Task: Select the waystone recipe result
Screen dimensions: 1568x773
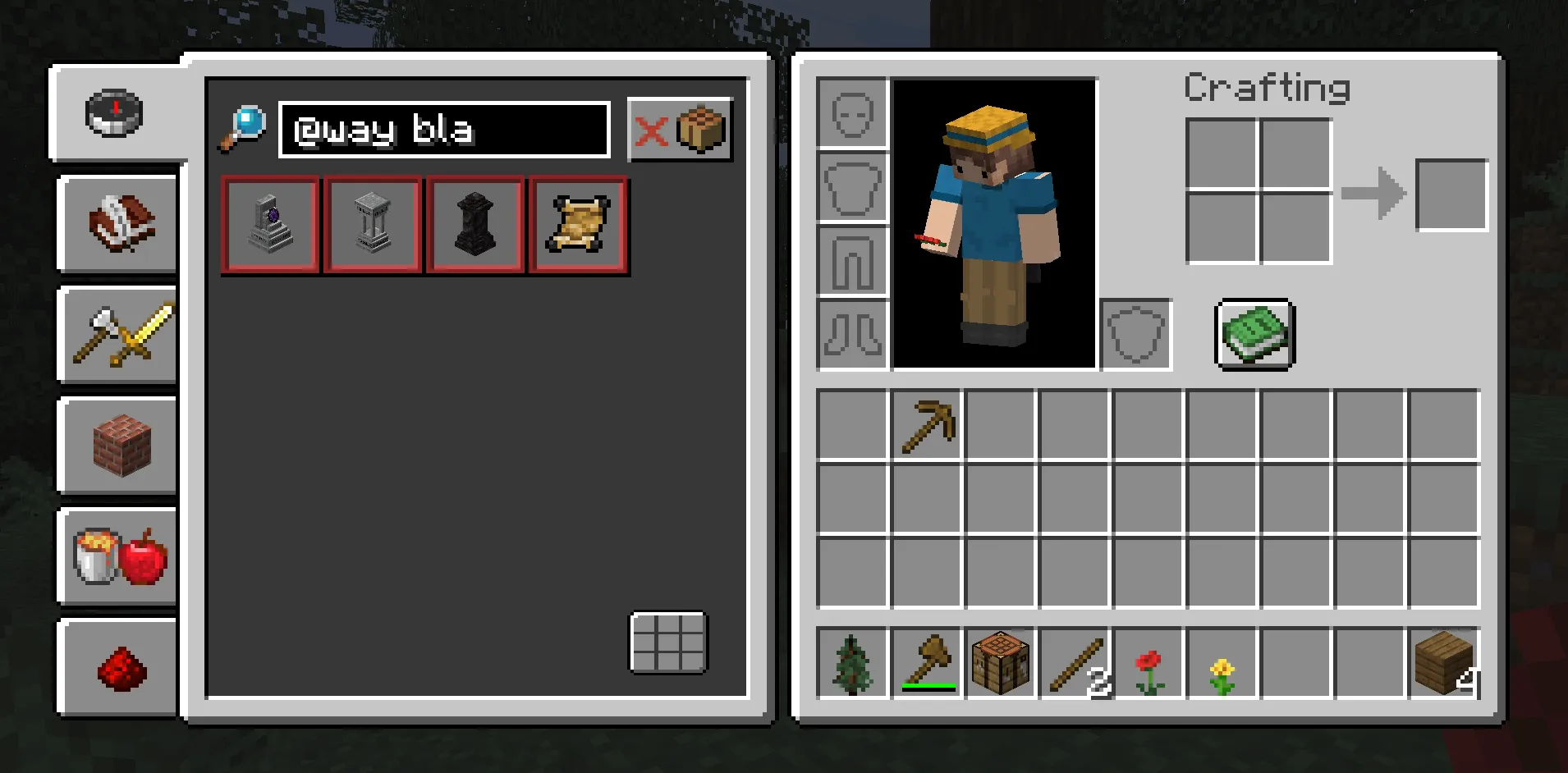Action: (x=270, y=226)
